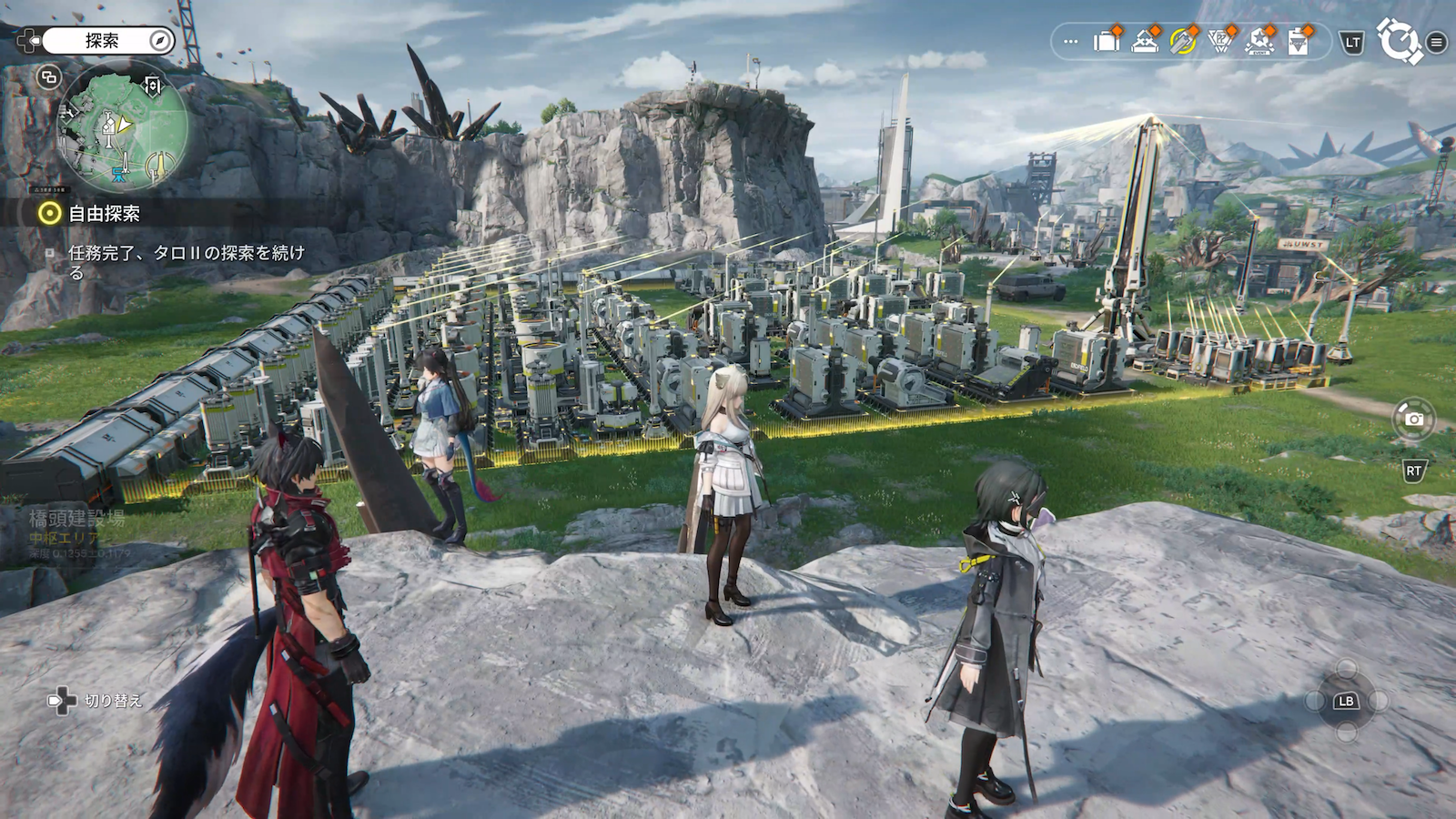Open the 自由探索 objective tracker
Screen dimensions: 1456x819
coord(91,213)
